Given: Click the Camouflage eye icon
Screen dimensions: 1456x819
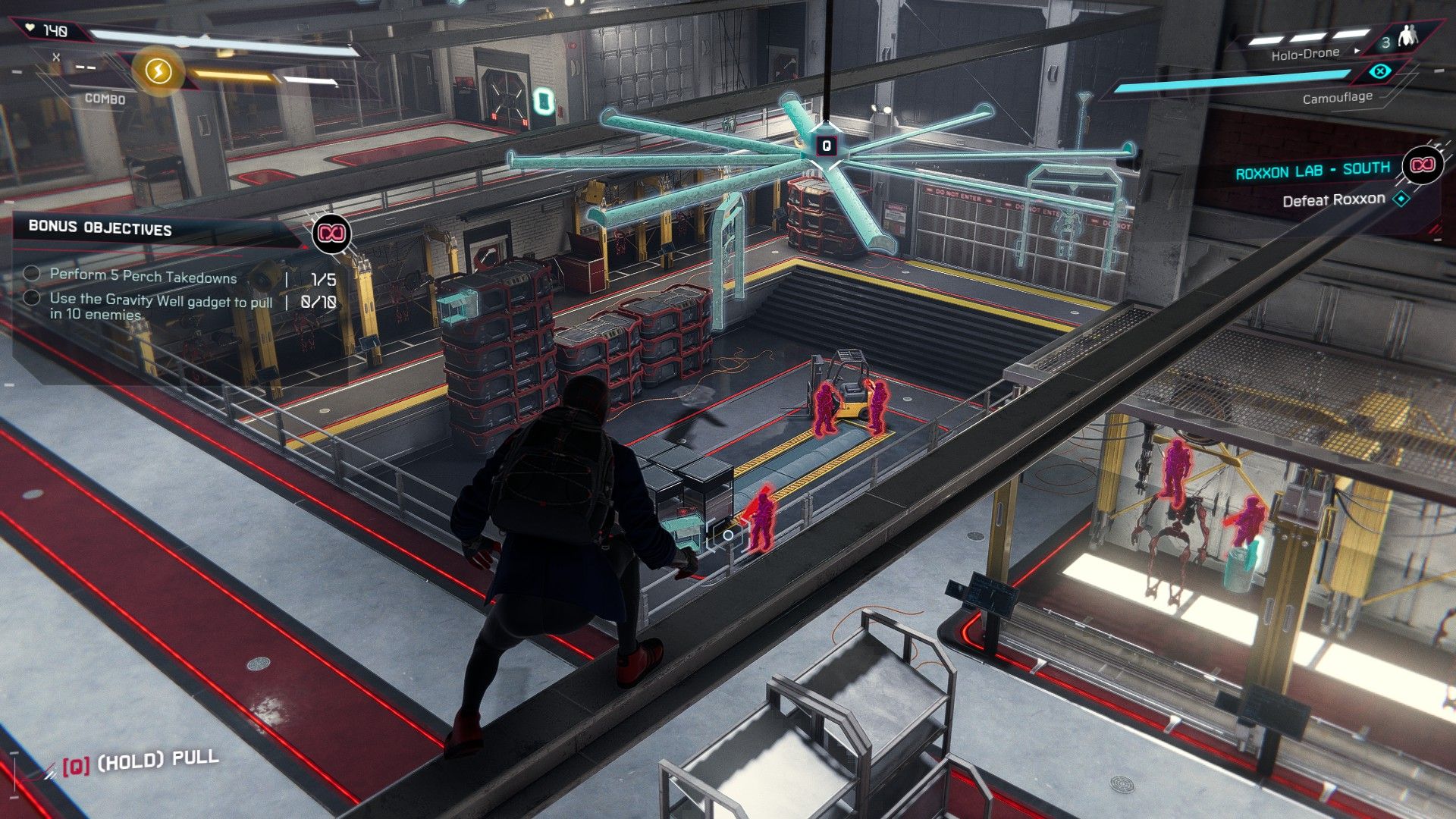Looking at the screenshot, I should coord(1380,72).
